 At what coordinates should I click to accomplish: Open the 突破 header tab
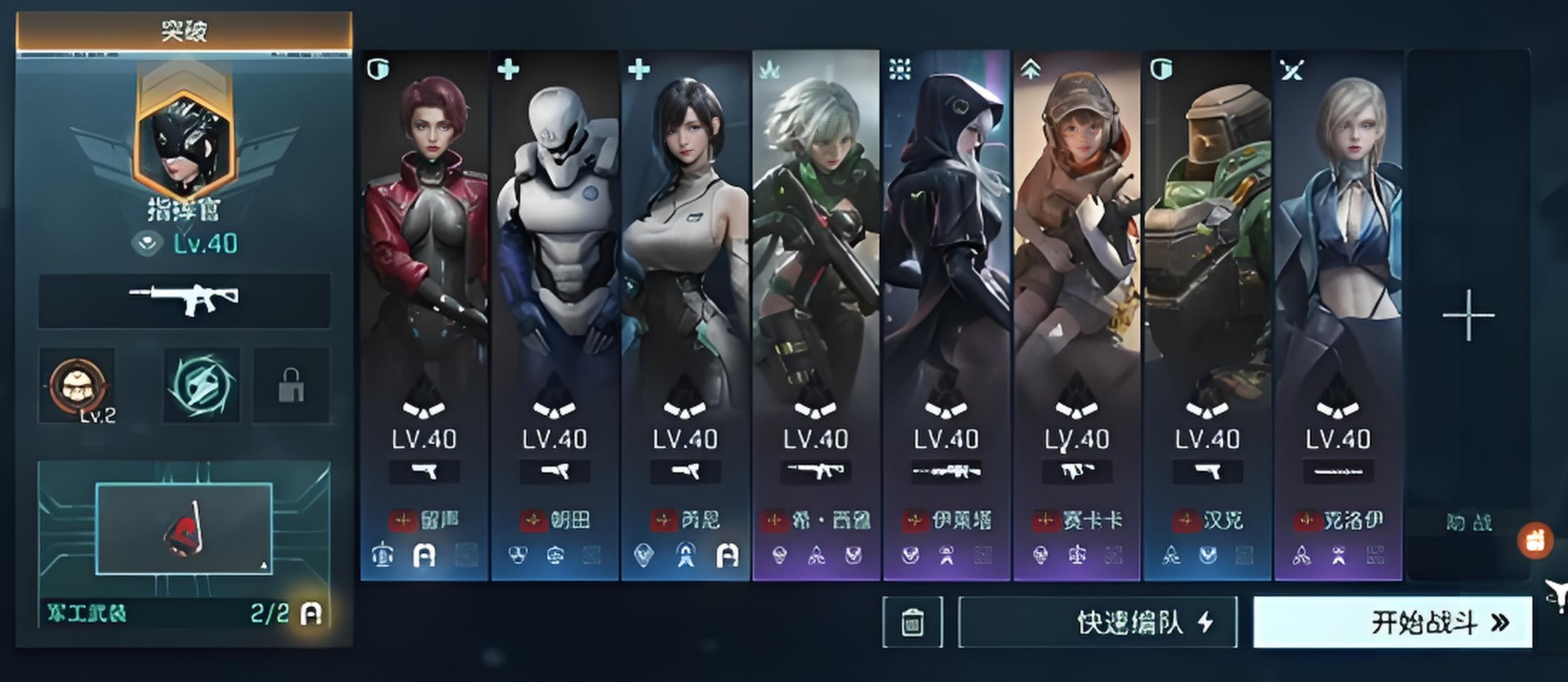(x=184, y=31)
